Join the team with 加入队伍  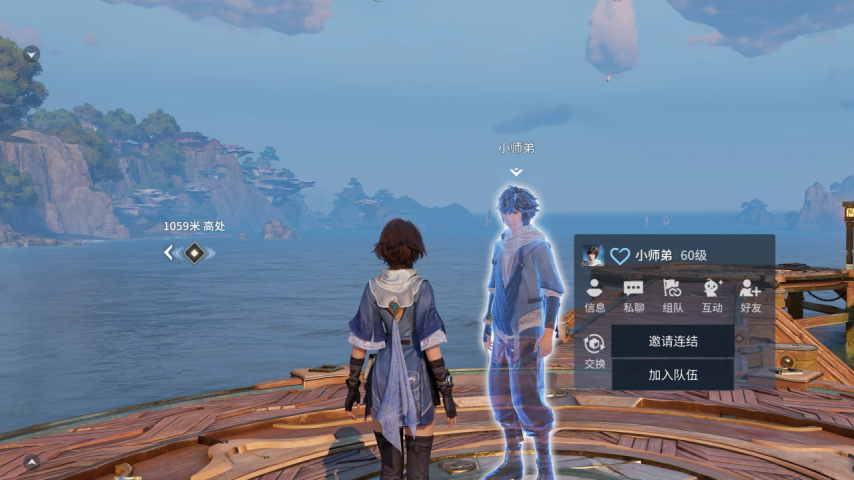pyautogui.click(x=673, y=374)
